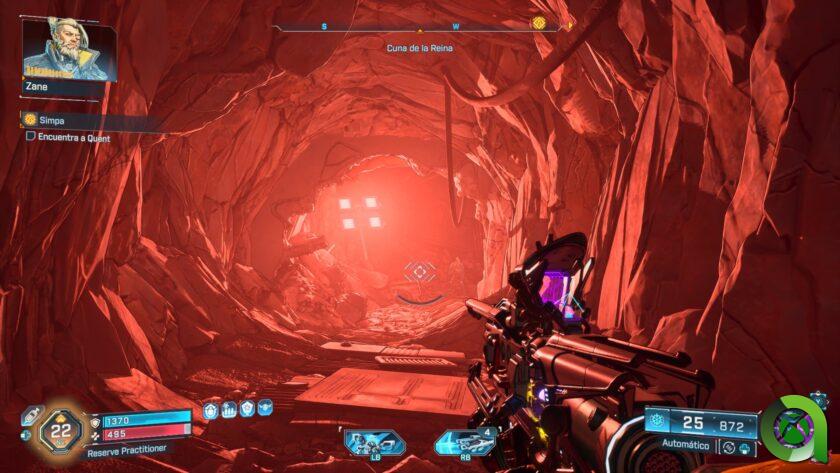840x473 pixels.
Task: Open the level 22 badge
Action: click(61, 430)
